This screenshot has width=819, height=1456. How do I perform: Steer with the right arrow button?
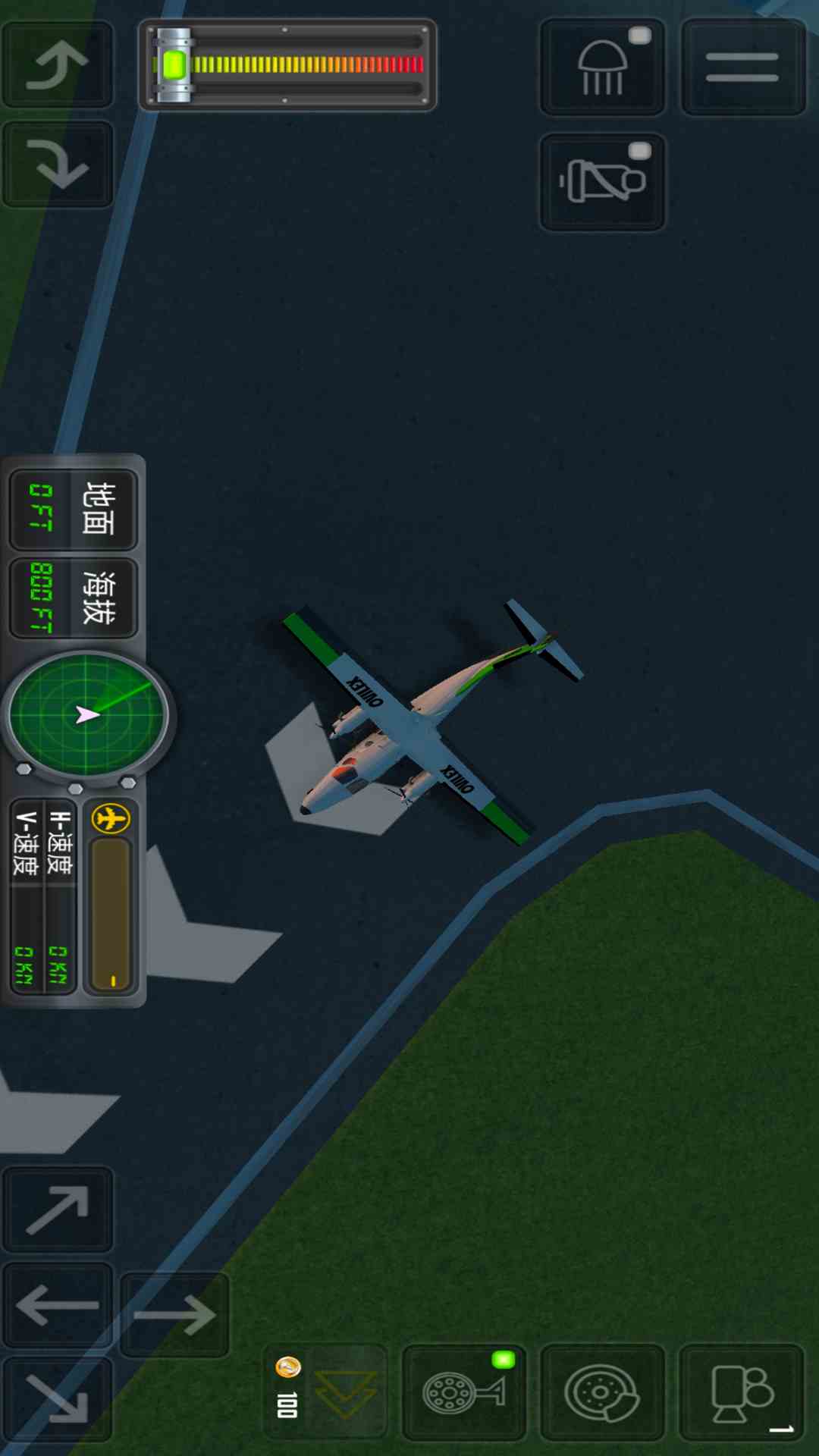click(x=174, y=1315)
